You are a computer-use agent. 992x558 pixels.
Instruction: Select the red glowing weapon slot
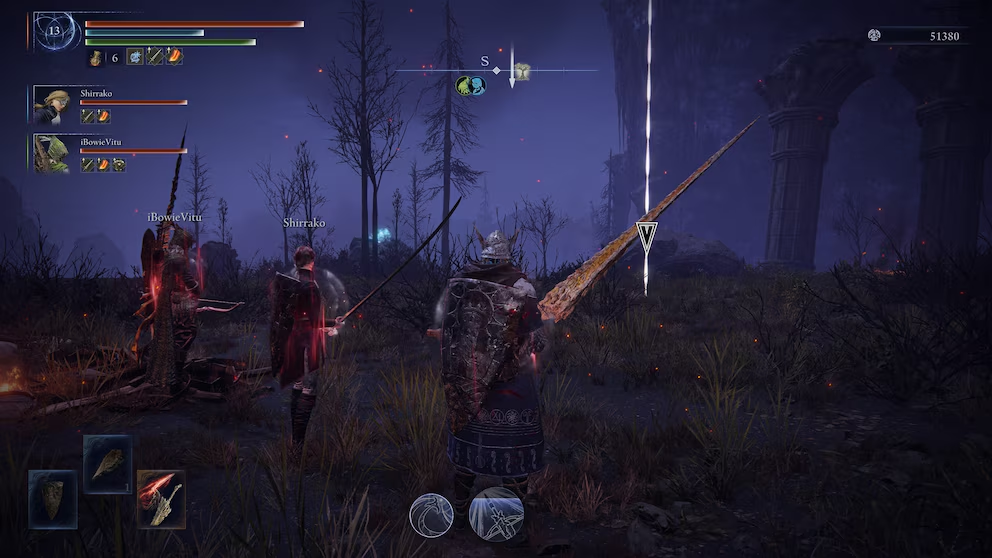click(x=161, y=498)
